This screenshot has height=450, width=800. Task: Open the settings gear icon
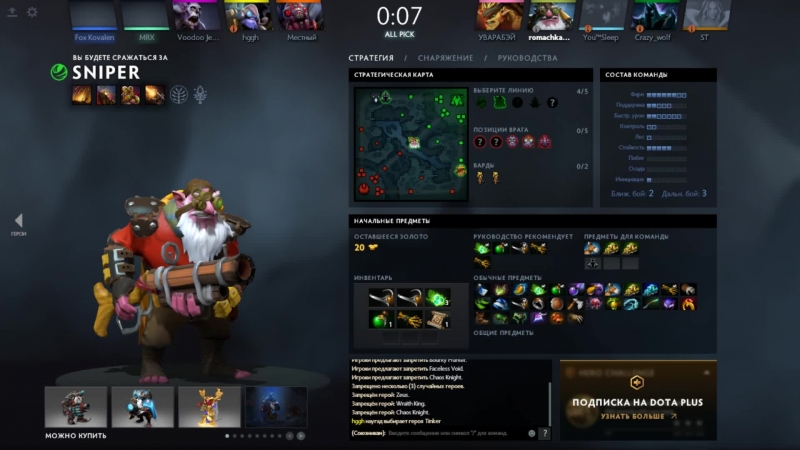(x=32, y=12)
